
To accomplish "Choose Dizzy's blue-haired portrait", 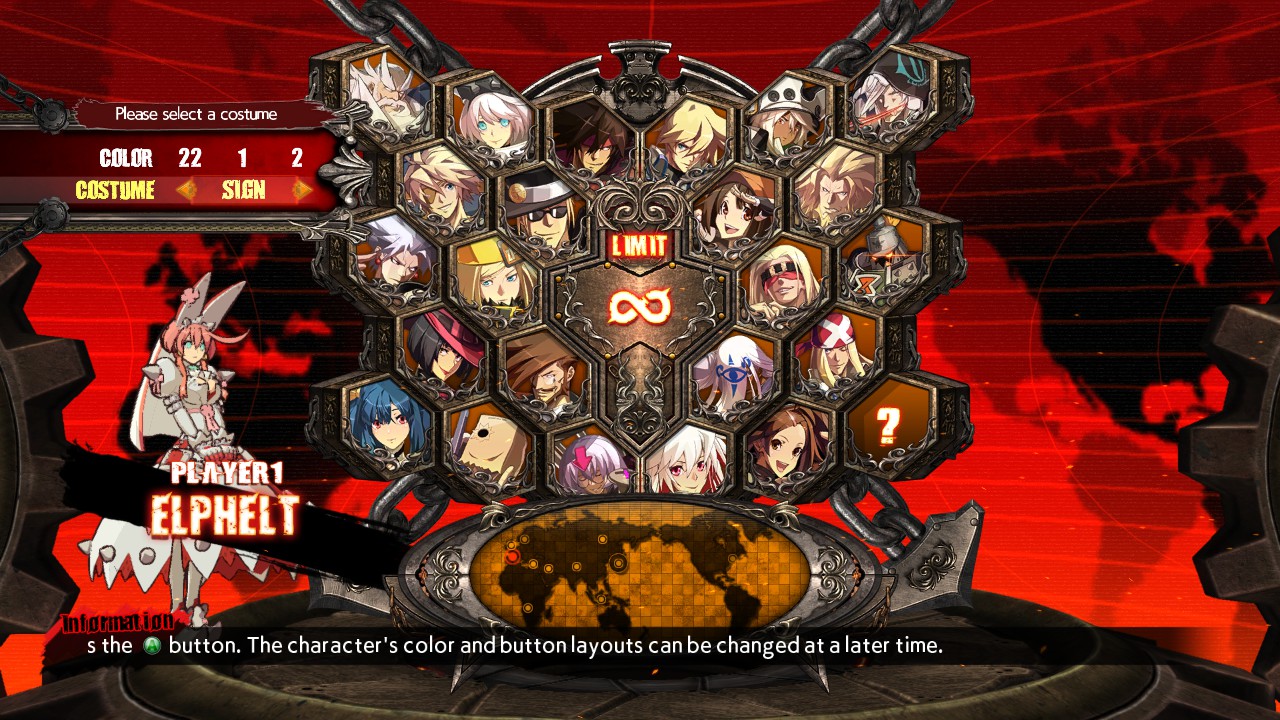I will point(386,425).
